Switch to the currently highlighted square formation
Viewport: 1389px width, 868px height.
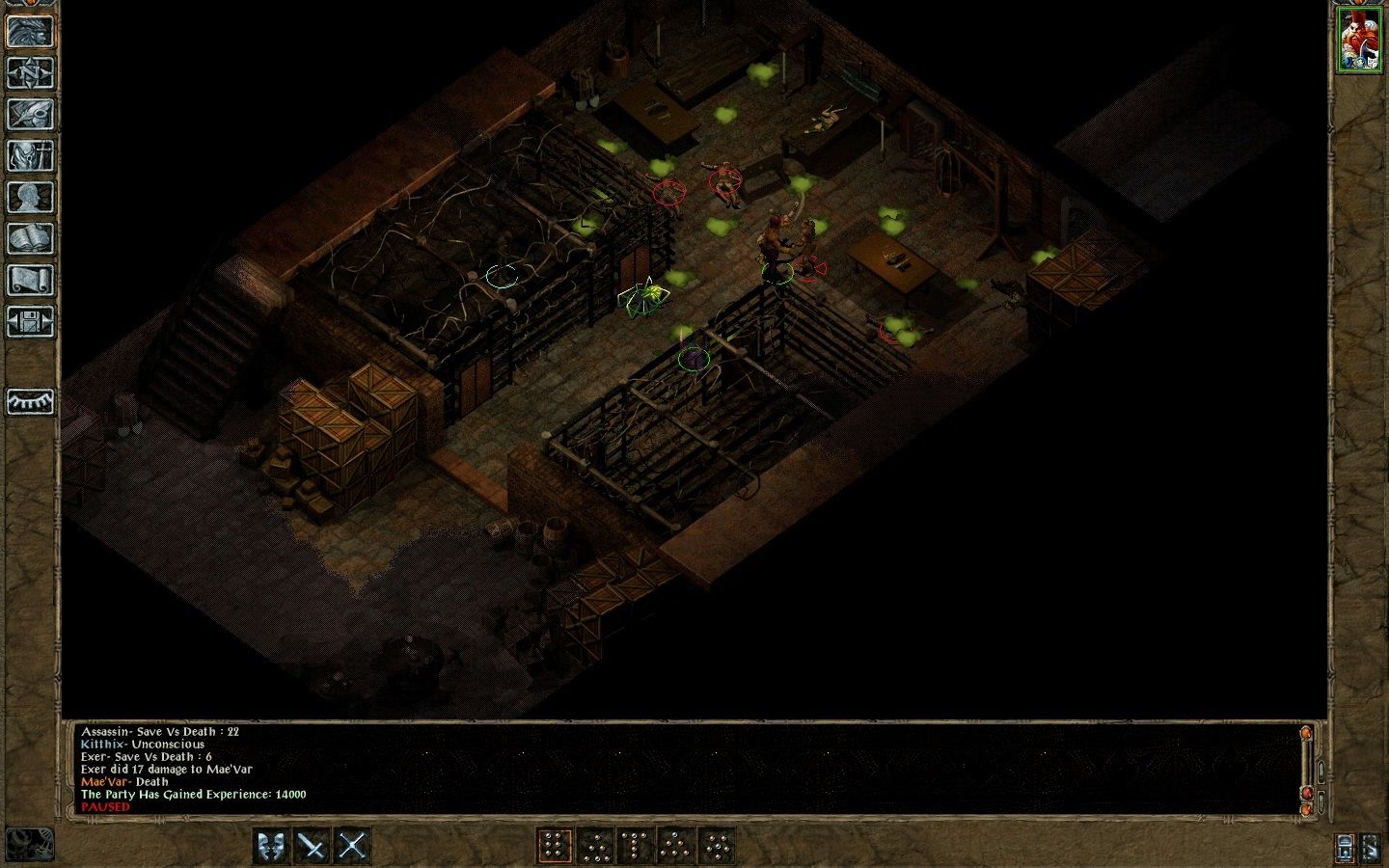(556, 846)
